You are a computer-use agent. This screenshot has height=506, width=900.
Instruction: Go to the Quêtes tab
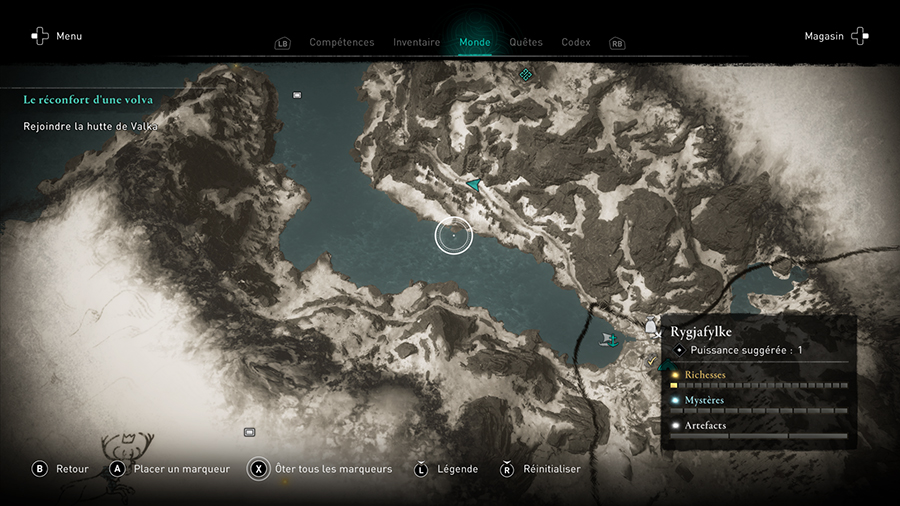(x=526, y=43)
